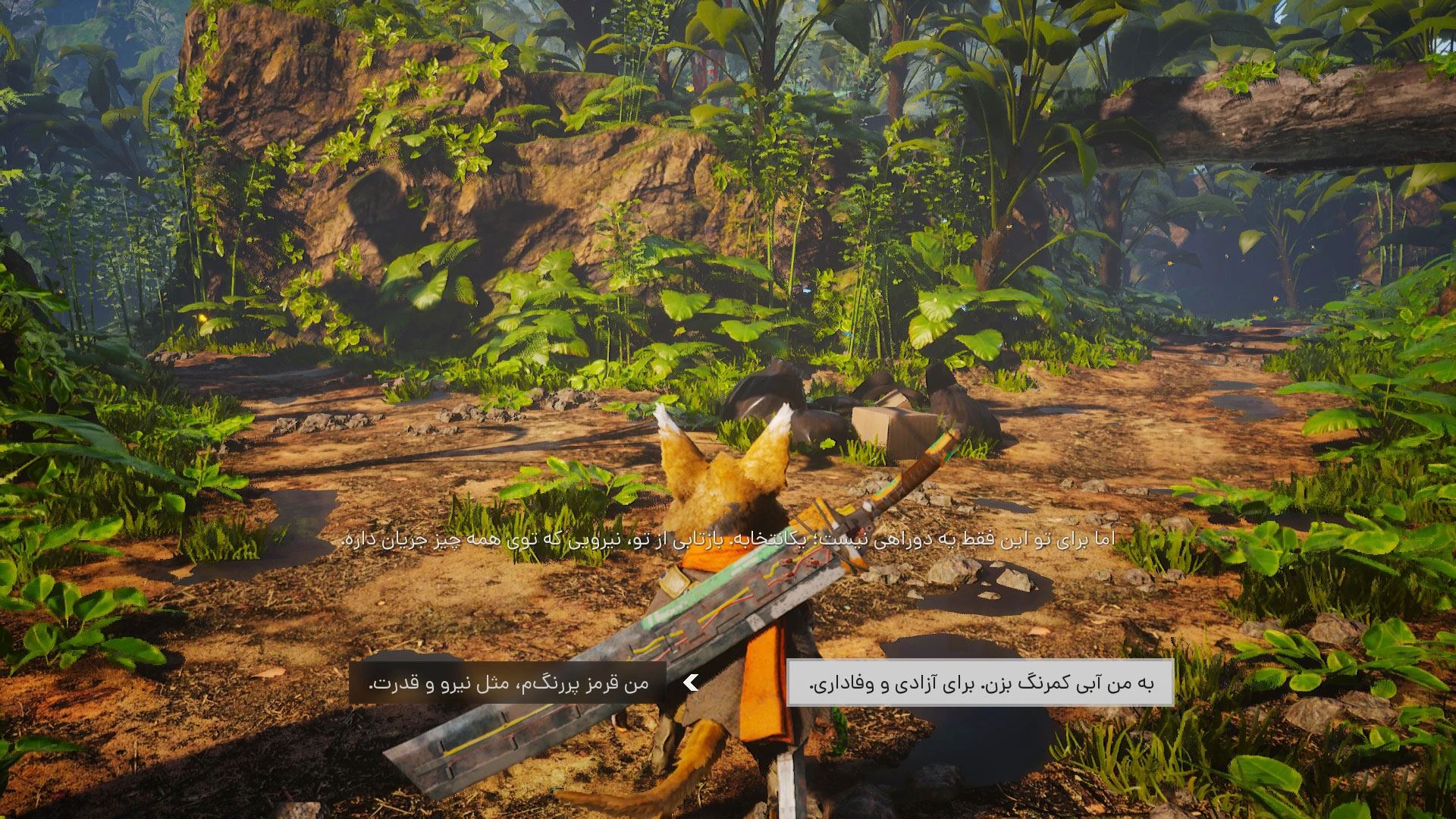The image size is (1456, 819).
Task: Select the dark red strength and power reply
Action: point(508,683)
